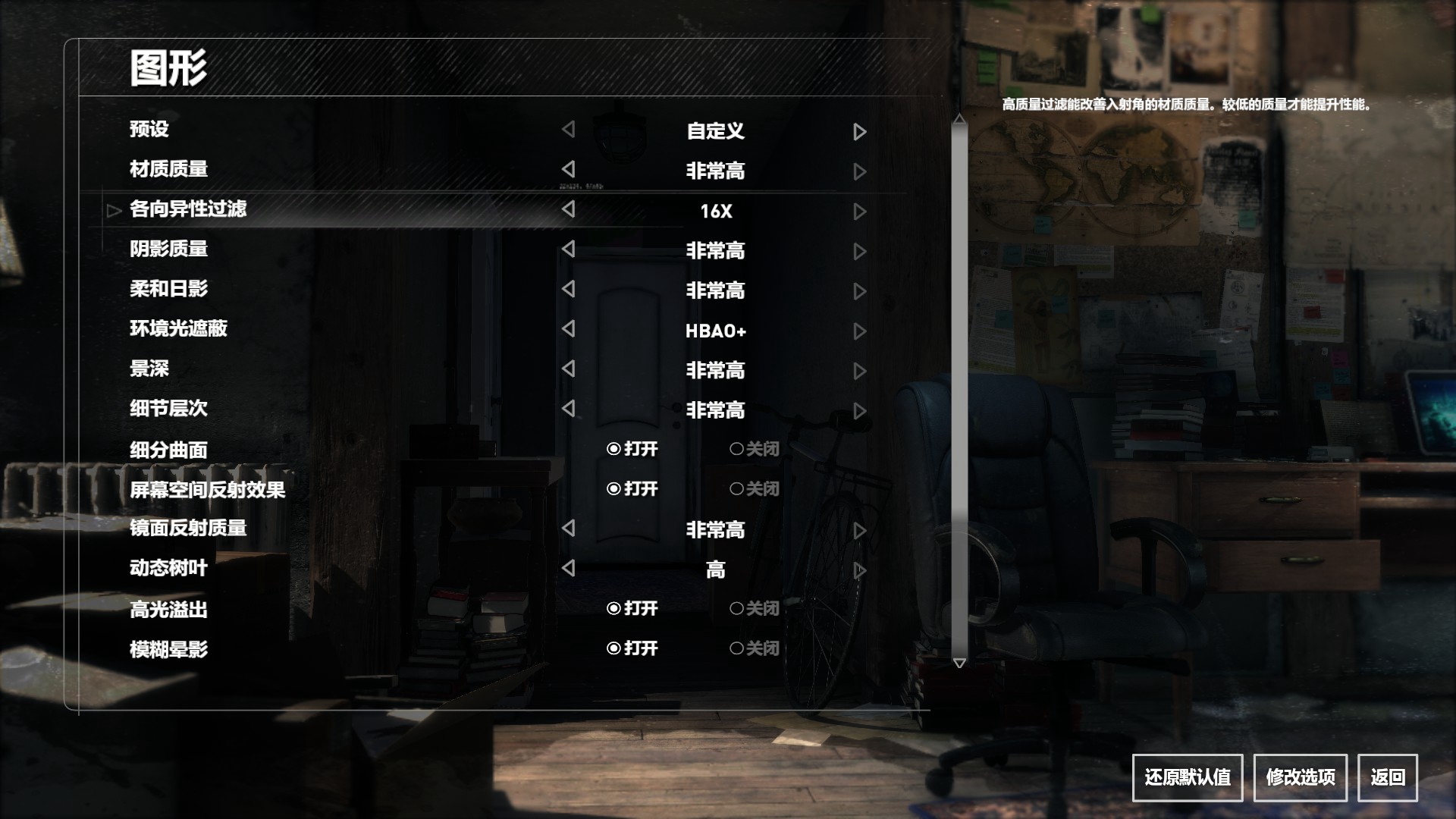Click the left arrow to change 预设
This screenshot has height=819, width=1456.
(x=569, y=130)
